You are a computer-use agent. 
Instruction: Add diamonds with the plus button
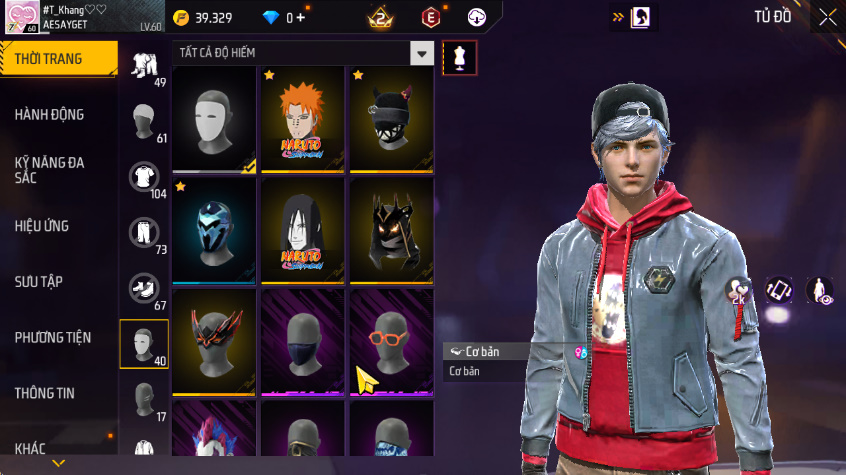click(300, 18)
